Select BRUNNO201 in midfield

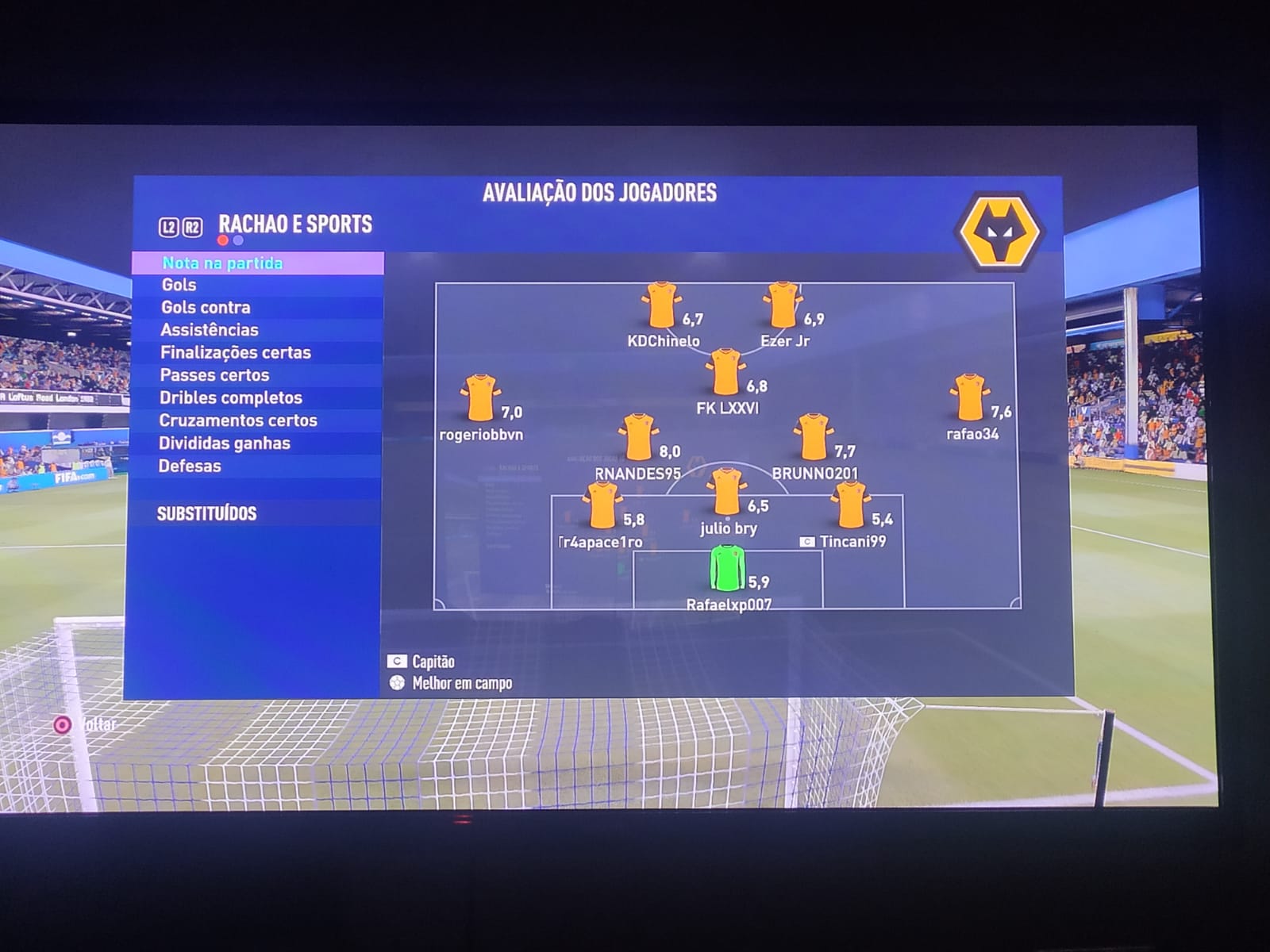[814, 437]
